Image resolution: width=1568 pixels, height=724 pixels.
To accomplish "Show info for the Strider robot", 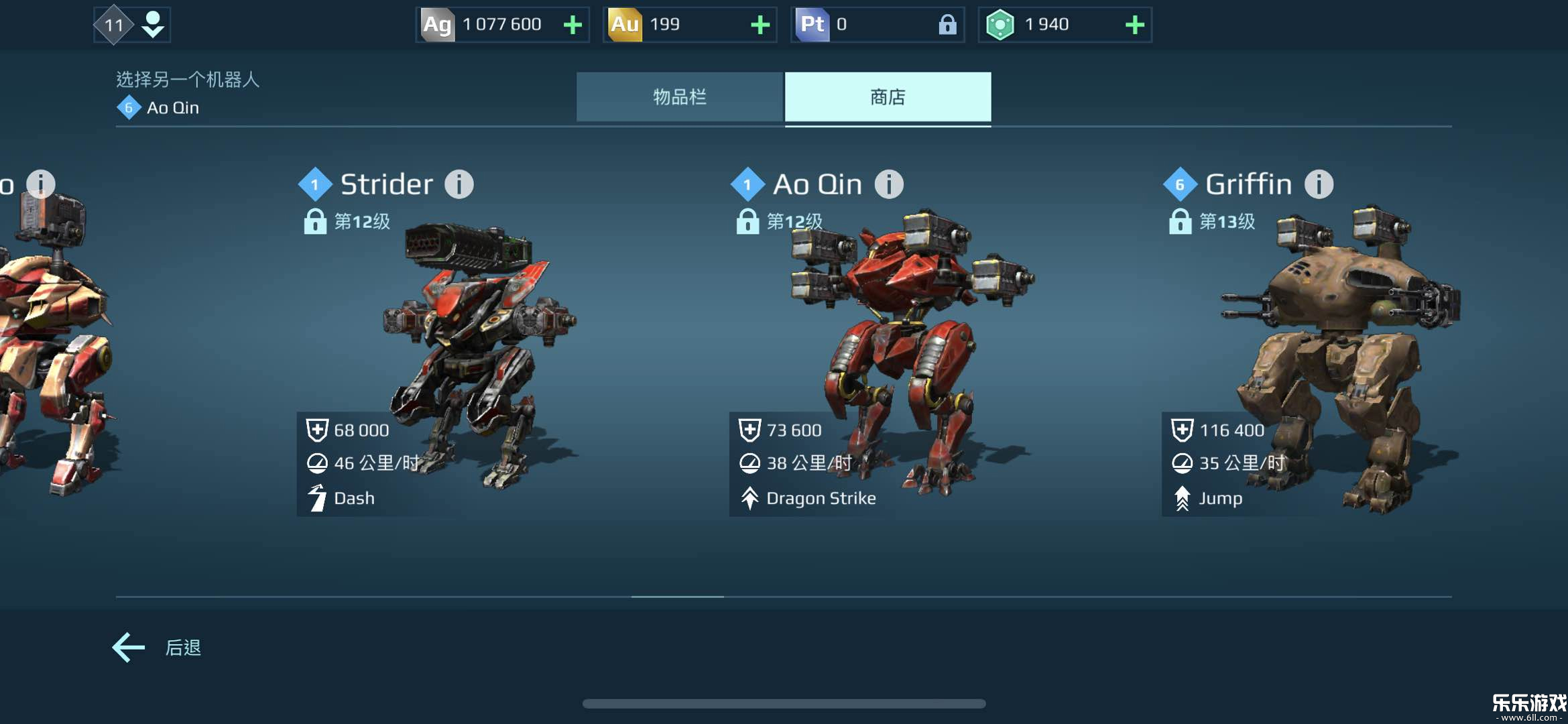I will click(459, 184).
